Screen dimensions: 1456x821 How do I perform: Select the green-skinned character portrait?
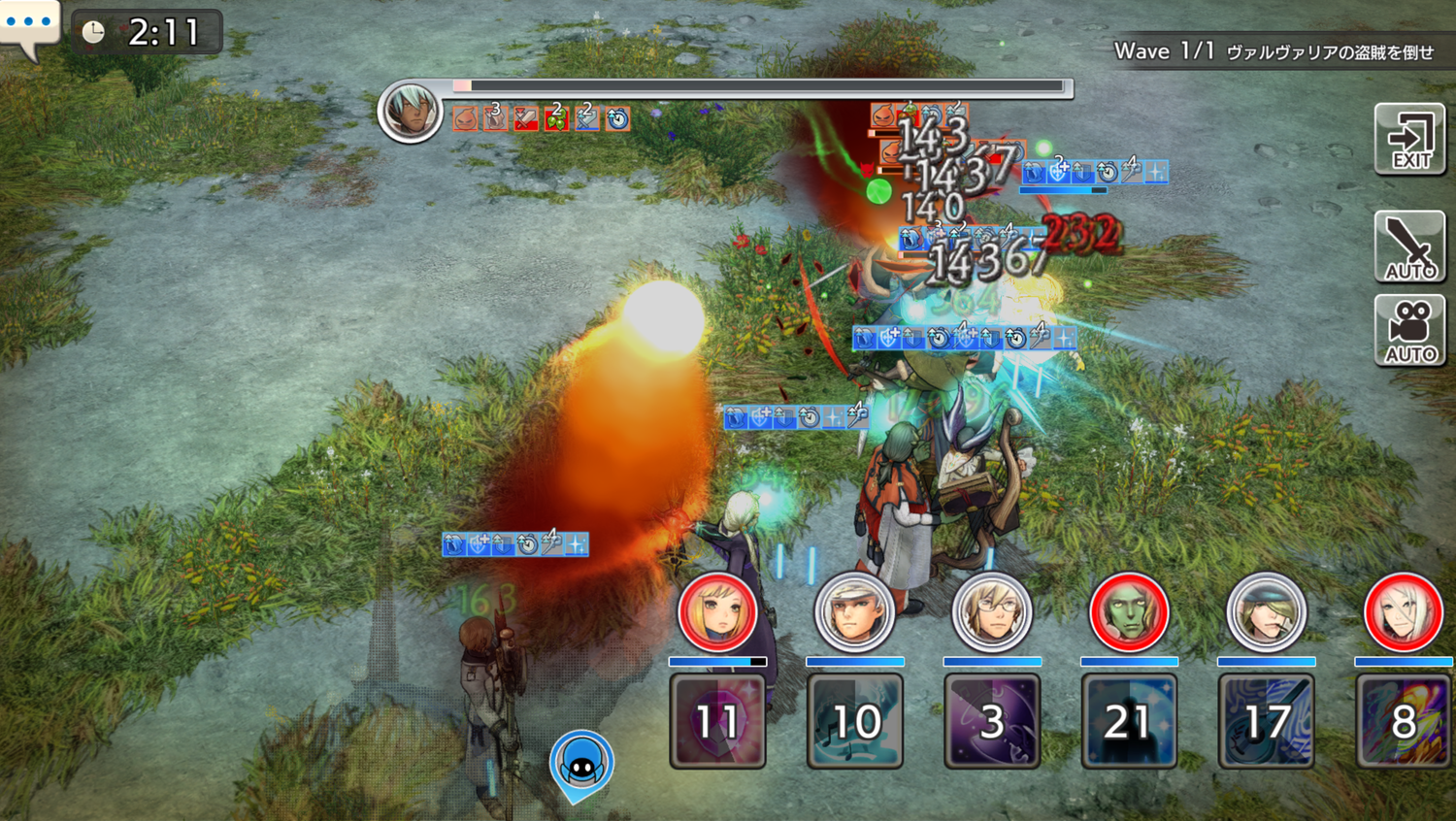(1128, 612)
